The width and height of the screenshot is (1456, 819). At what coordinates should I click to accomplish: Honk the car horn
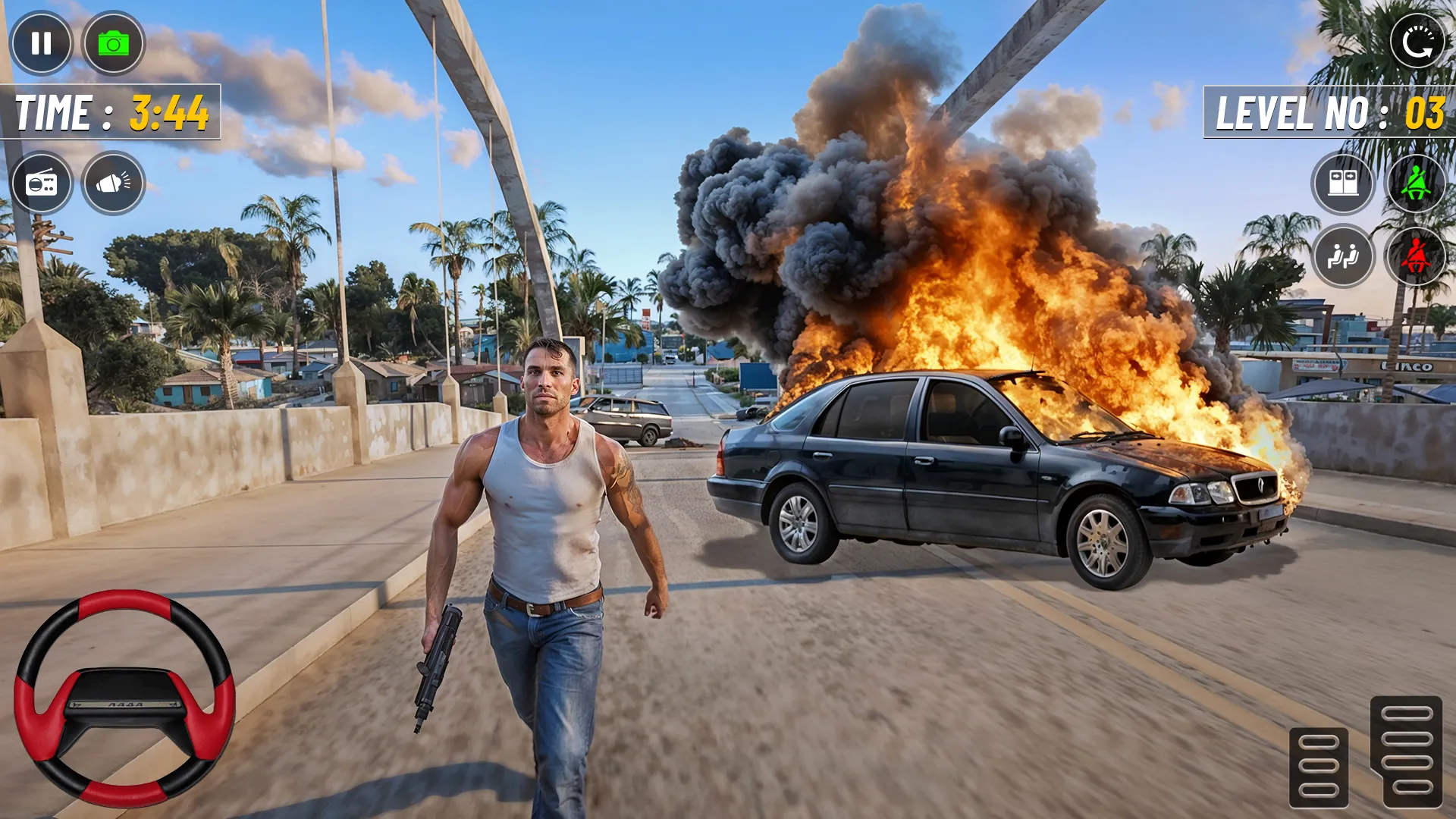click(x=114, y=184)
